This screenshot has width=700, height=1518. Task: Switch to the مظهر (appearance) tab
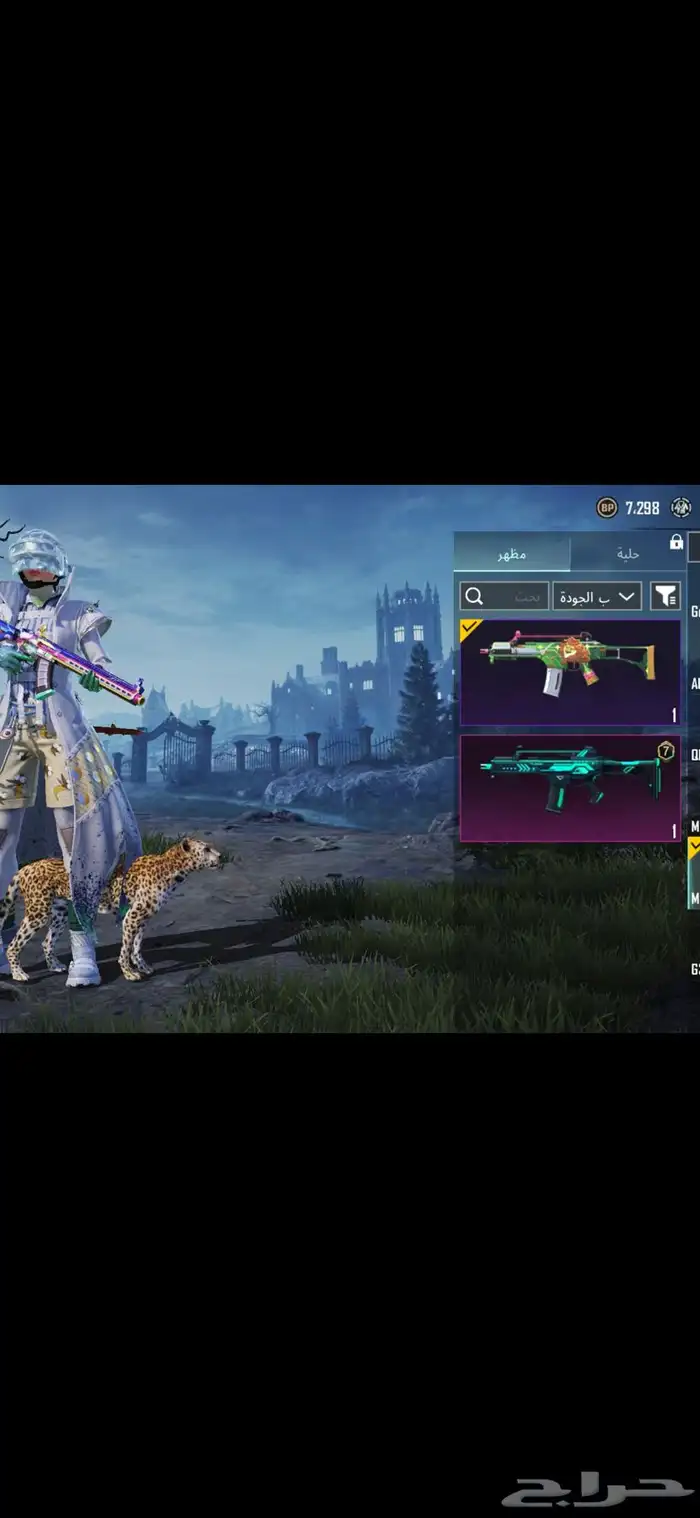pos(512,553)
